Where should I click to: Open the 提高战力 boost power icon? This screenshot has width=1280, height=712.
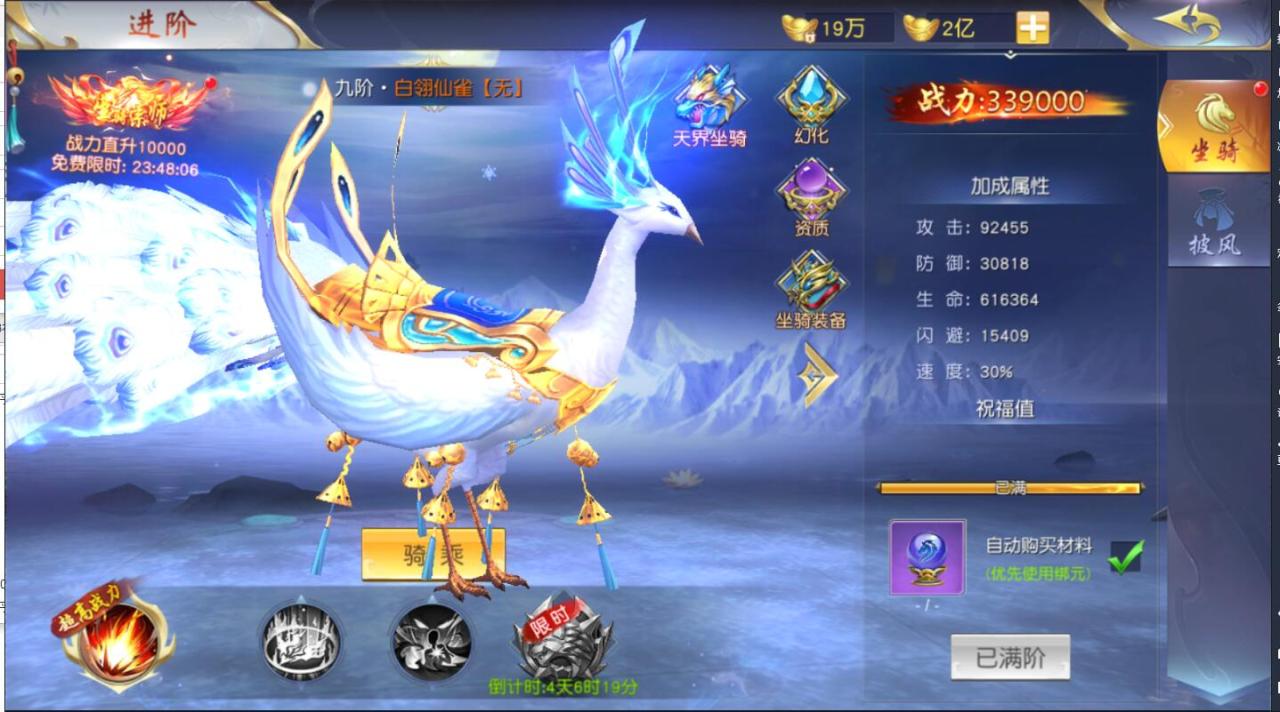(x=118, y=640)
